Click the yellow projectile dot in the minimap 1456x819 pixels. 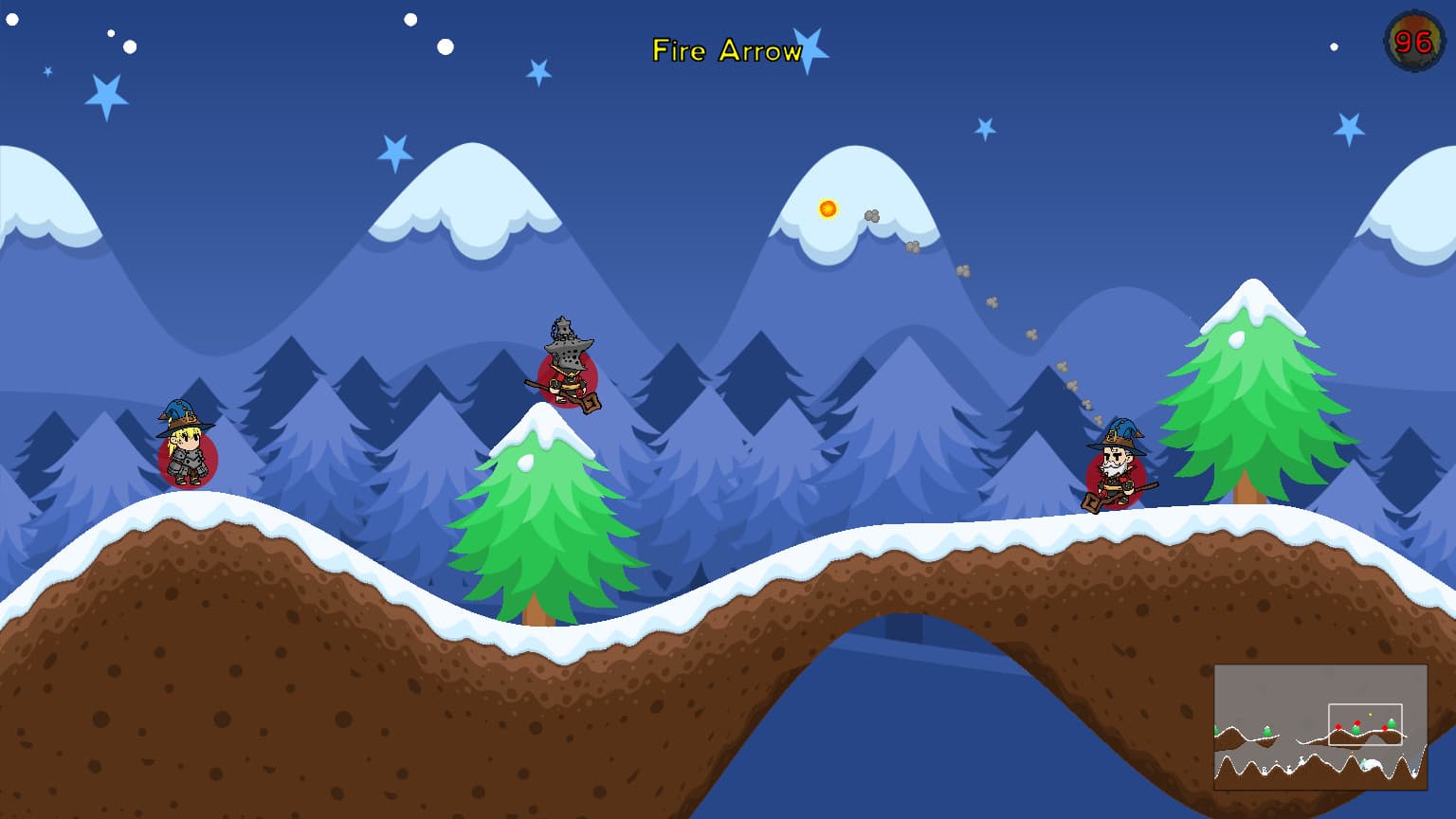1370,714
